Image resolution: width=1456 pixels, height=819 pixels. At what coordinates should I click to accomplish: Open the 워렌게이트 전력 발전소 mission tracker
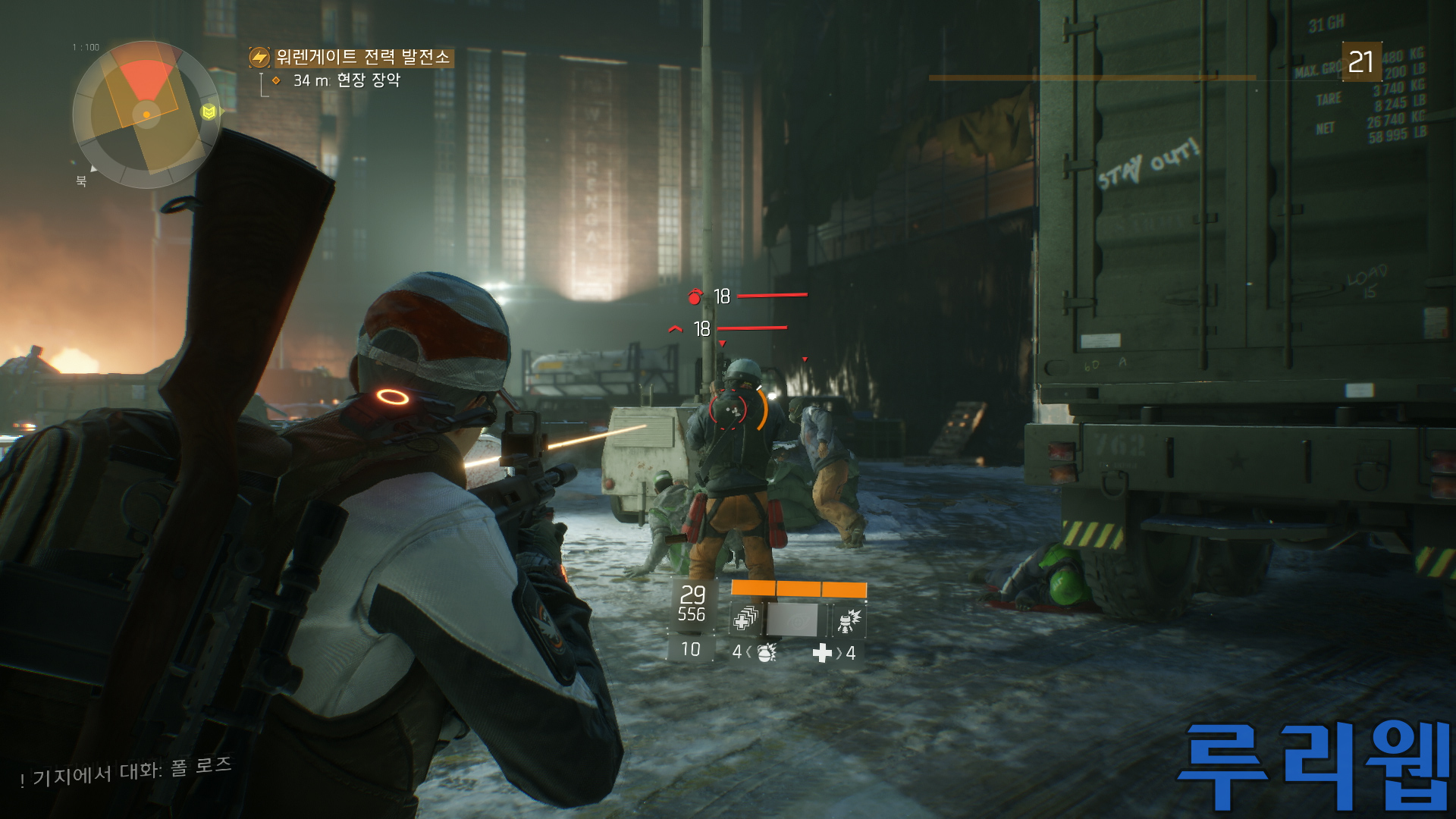[x=362, y=57]
